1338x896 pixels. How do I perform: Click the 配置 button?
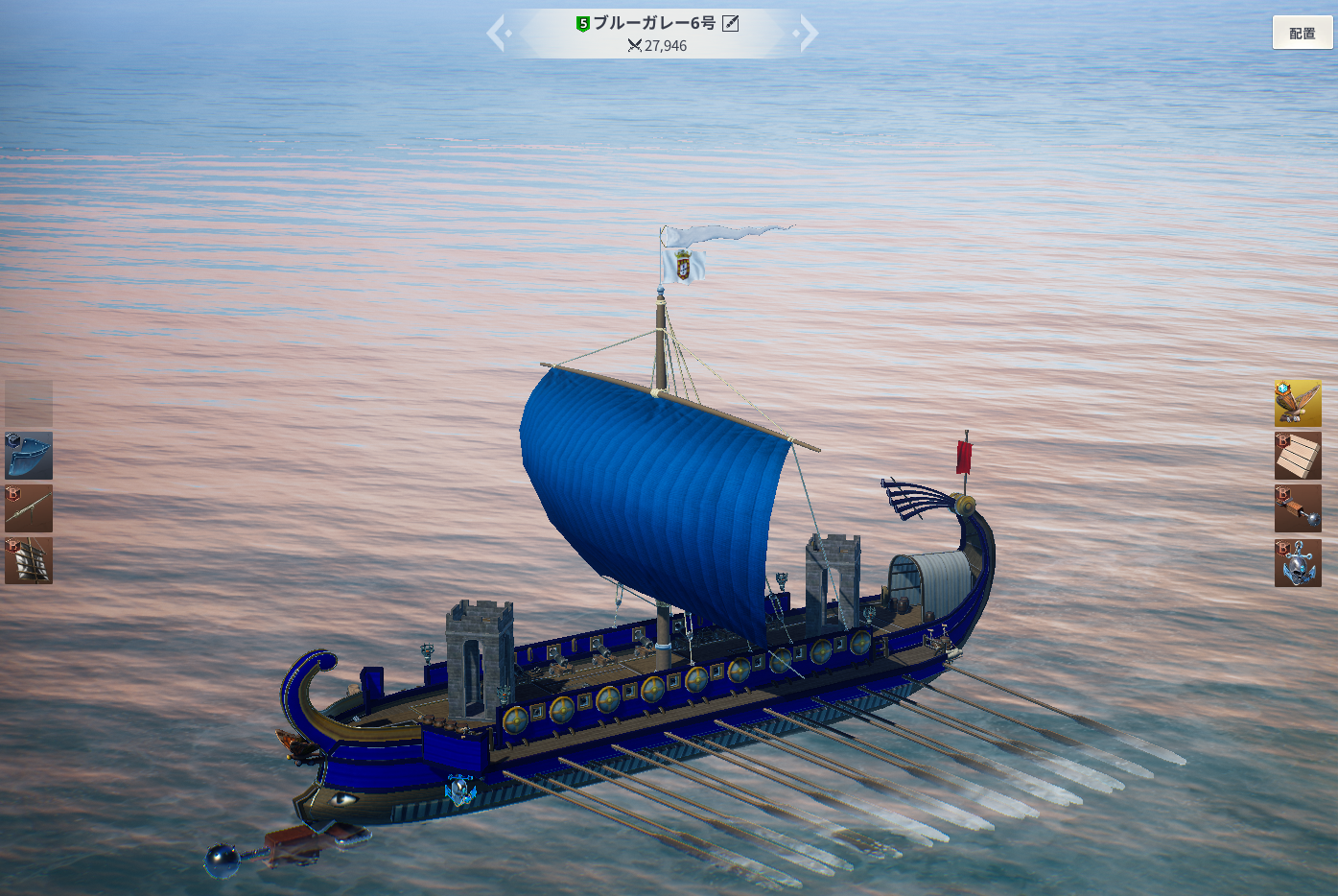click(x=1302, y=33)
